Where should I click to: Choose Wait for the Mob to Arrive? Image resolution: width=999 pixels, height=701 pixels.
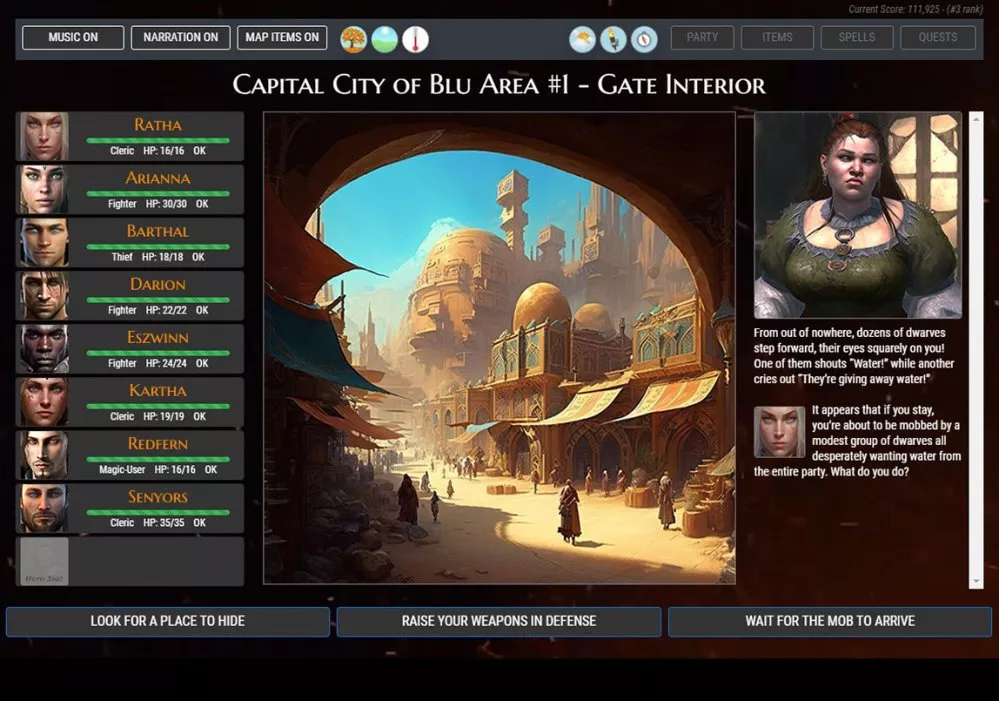[x=829, y=621]
